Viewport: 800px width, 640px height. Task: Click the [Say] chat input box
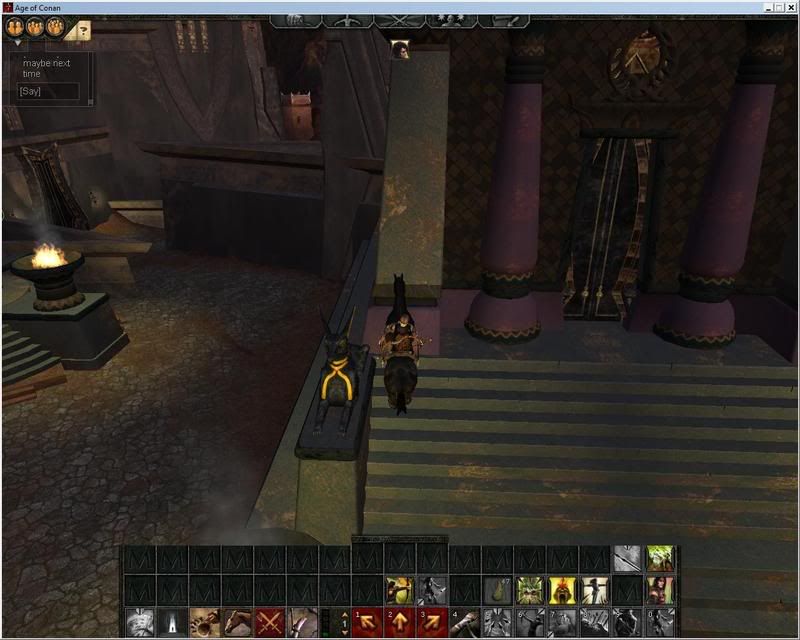point(48,91)
